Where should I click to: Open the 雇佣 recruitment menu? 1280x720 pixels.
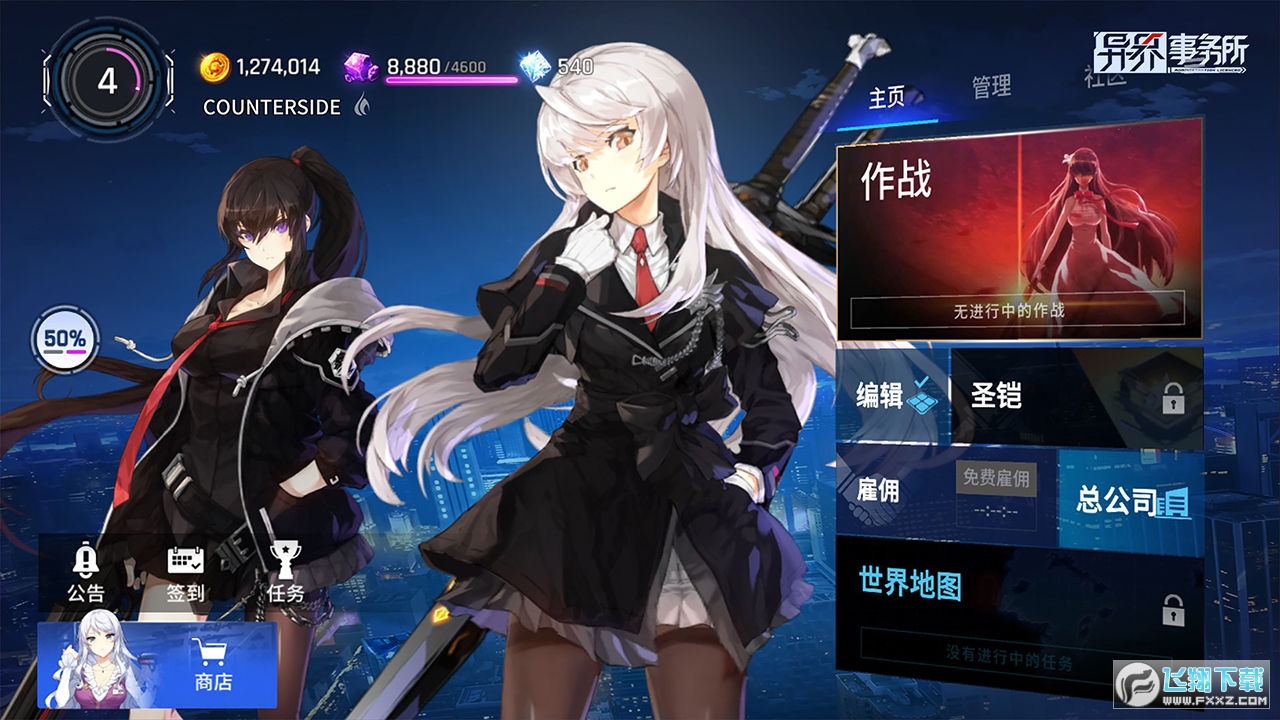[945, 490]
